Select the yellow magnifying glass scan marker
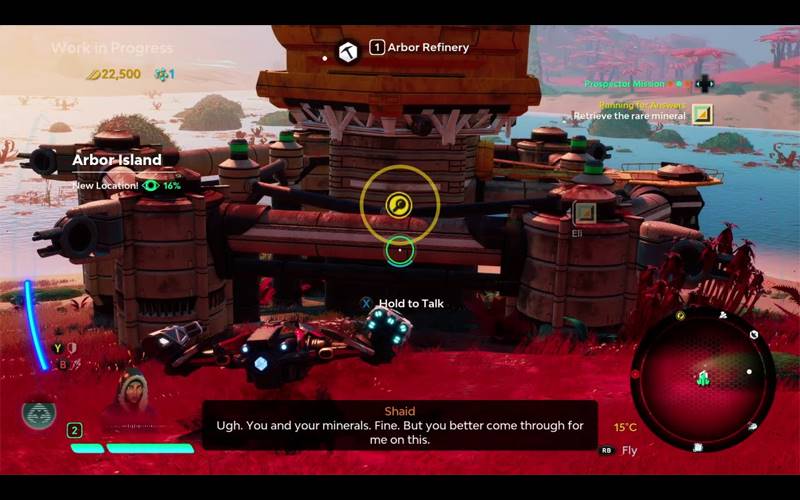 (x=399, y=206)
